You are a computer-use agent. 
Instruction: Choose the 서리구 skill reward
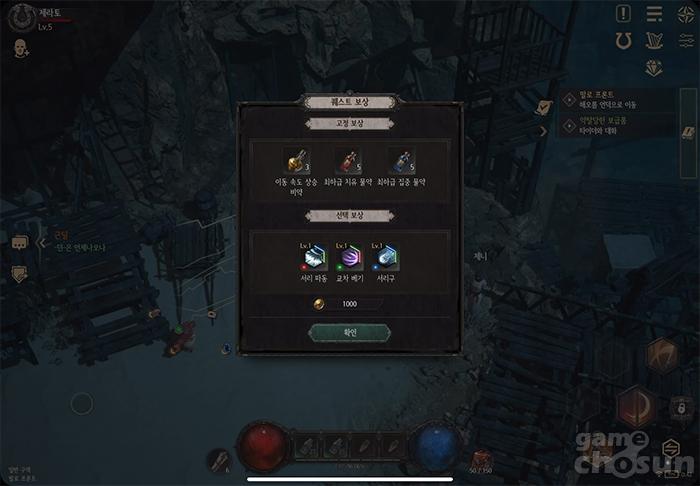coord(385,258)
